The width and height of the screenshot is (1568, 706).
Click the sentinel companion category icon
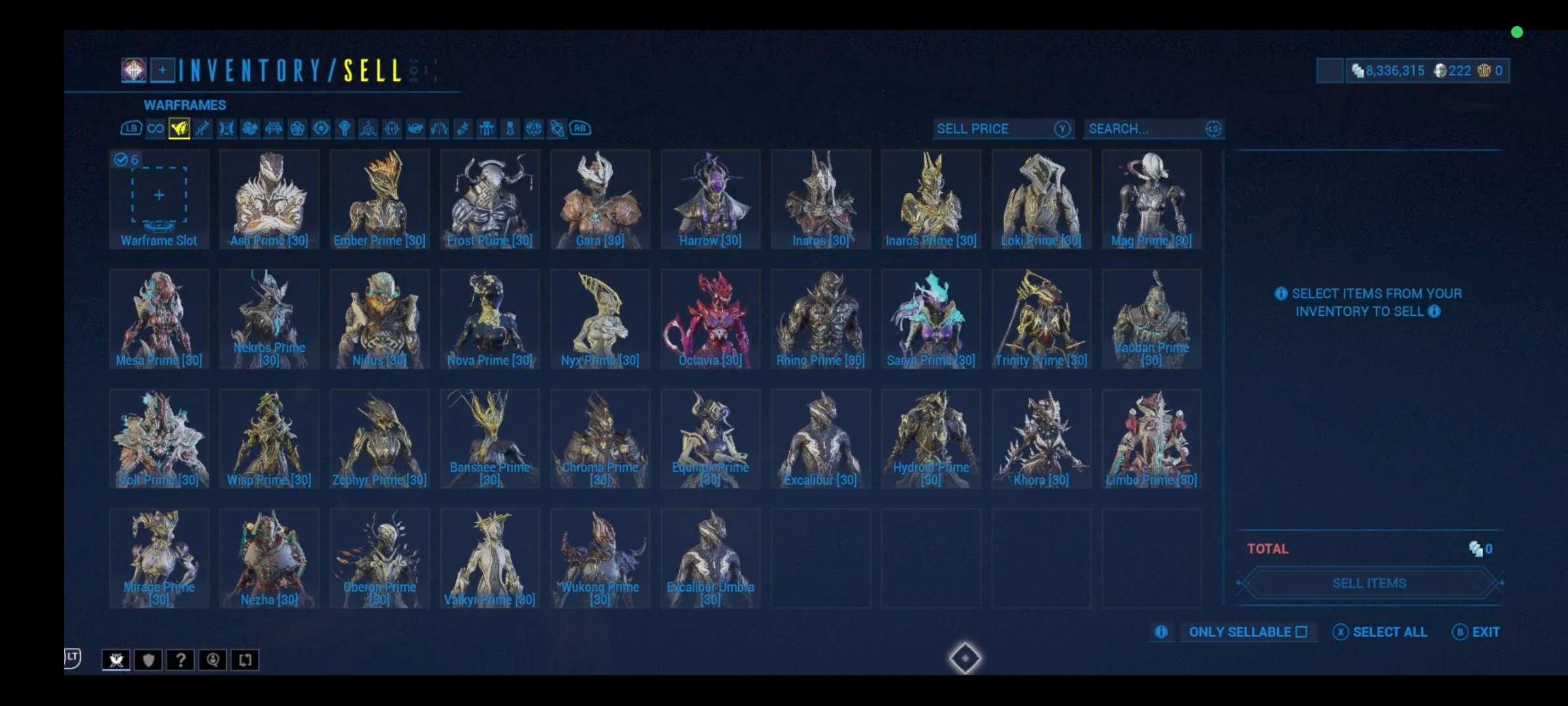click(274, 129)
